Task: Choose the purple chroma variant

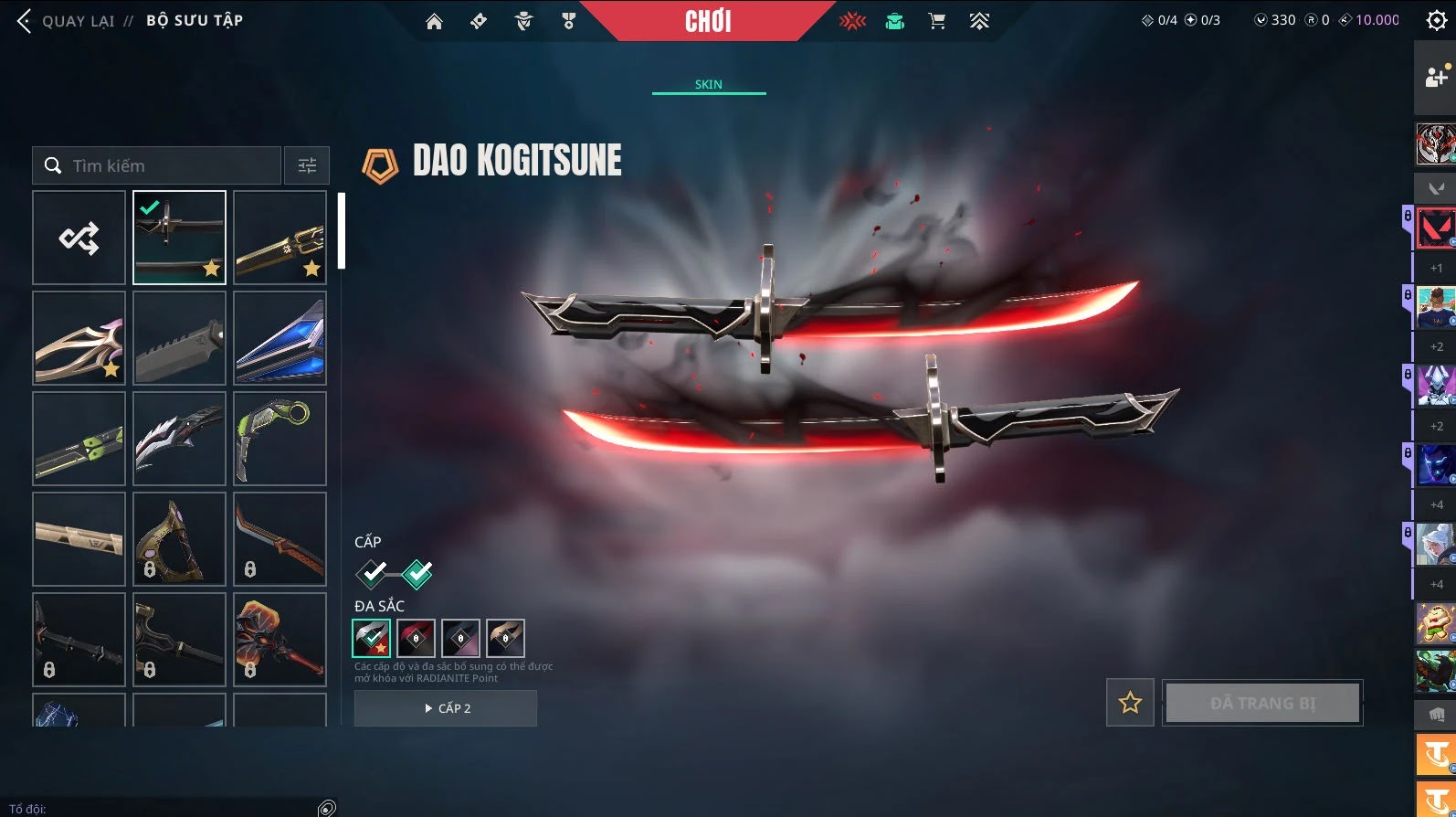Action: (x=460, y=638)
